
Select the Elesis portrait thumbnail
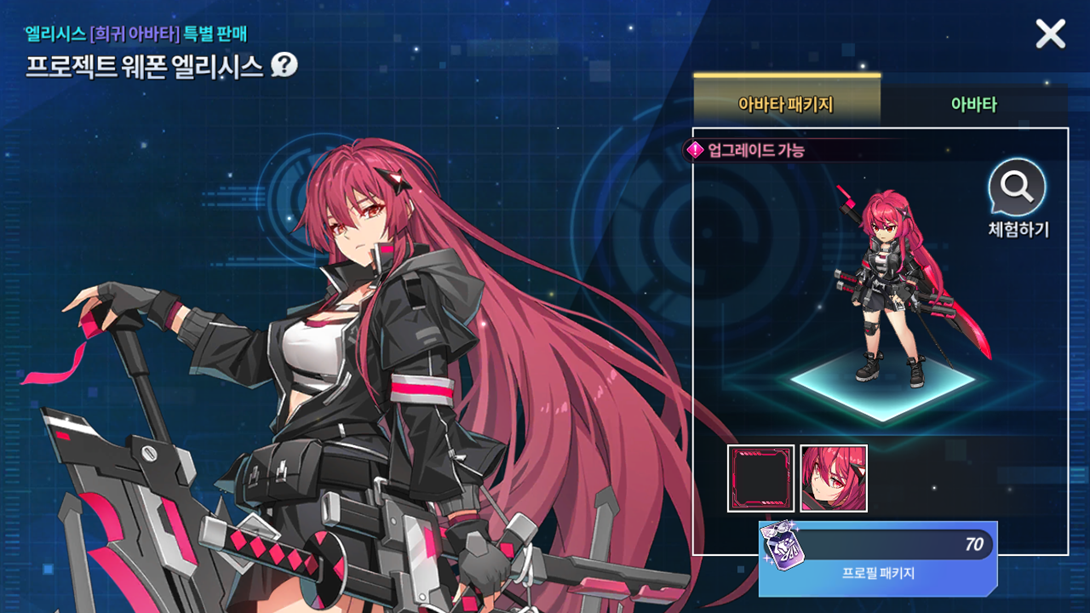click(x=834, y=479)
